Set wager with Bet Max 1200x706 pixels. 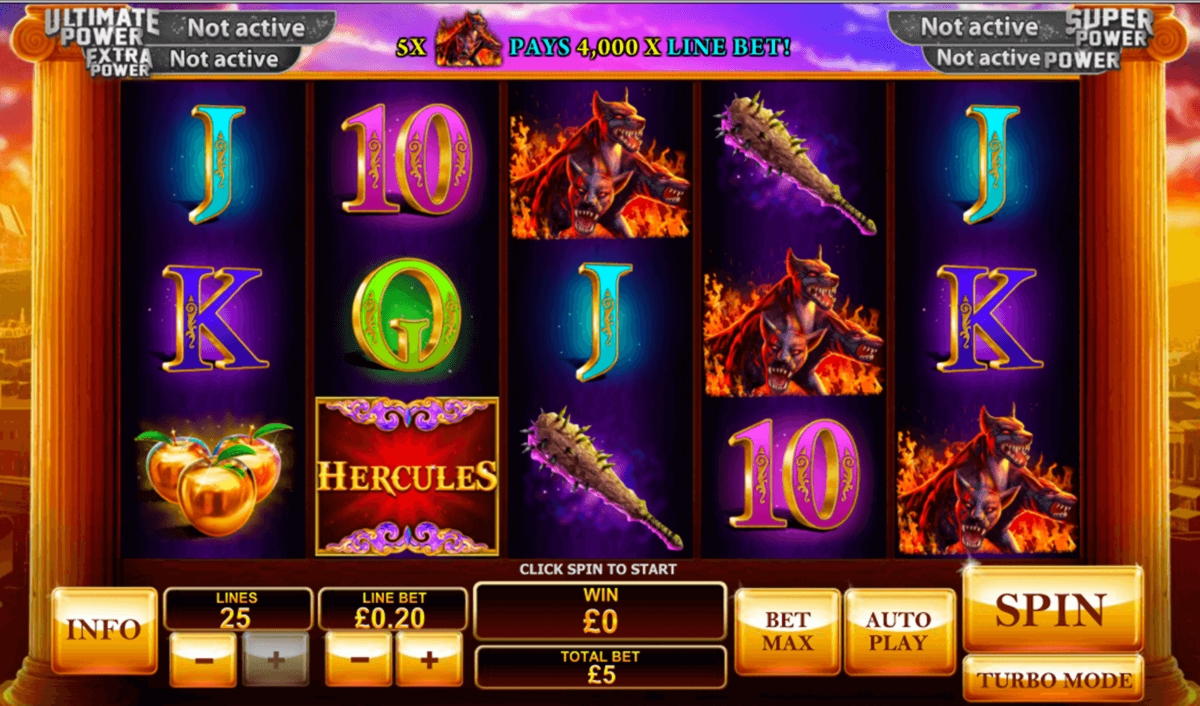pos(787,631)
